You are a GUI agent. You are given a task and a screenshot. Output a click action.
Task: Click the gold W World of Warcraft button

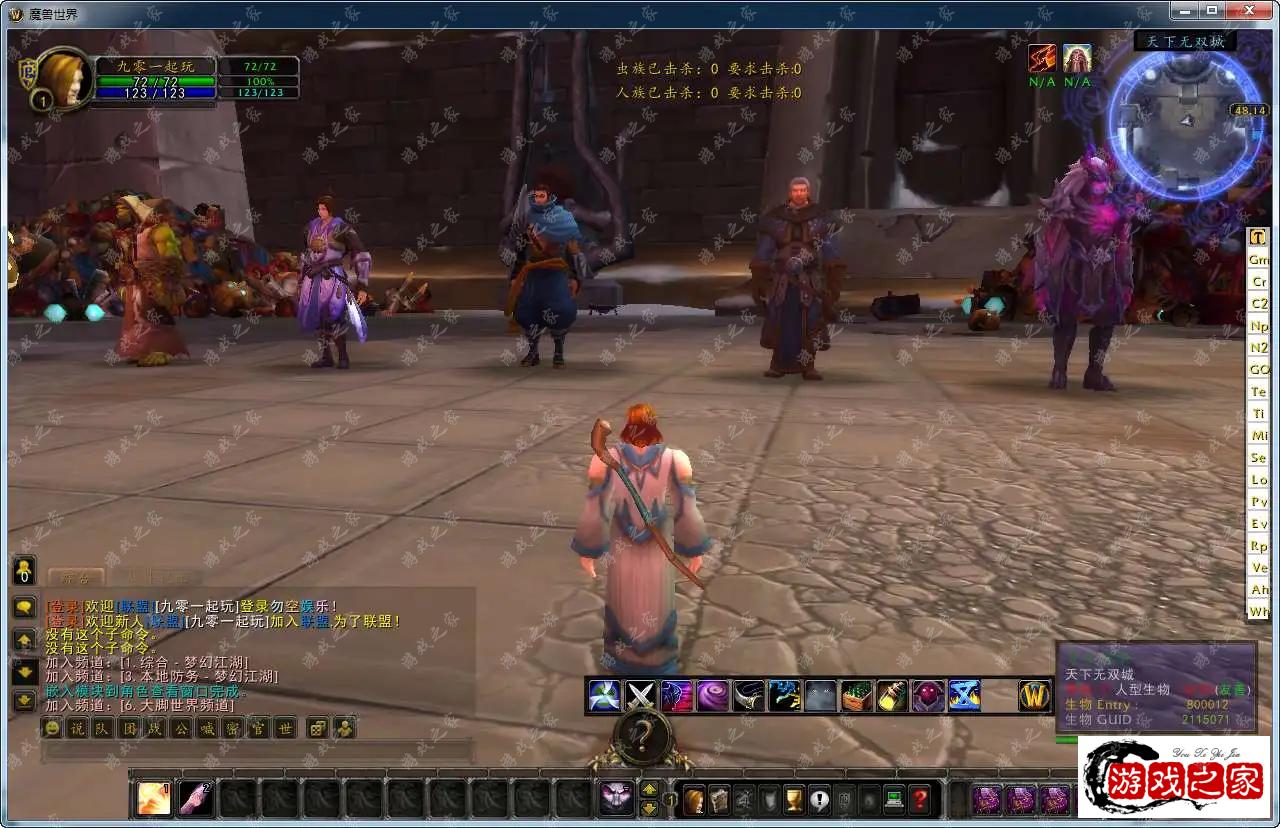[1034, 695]
